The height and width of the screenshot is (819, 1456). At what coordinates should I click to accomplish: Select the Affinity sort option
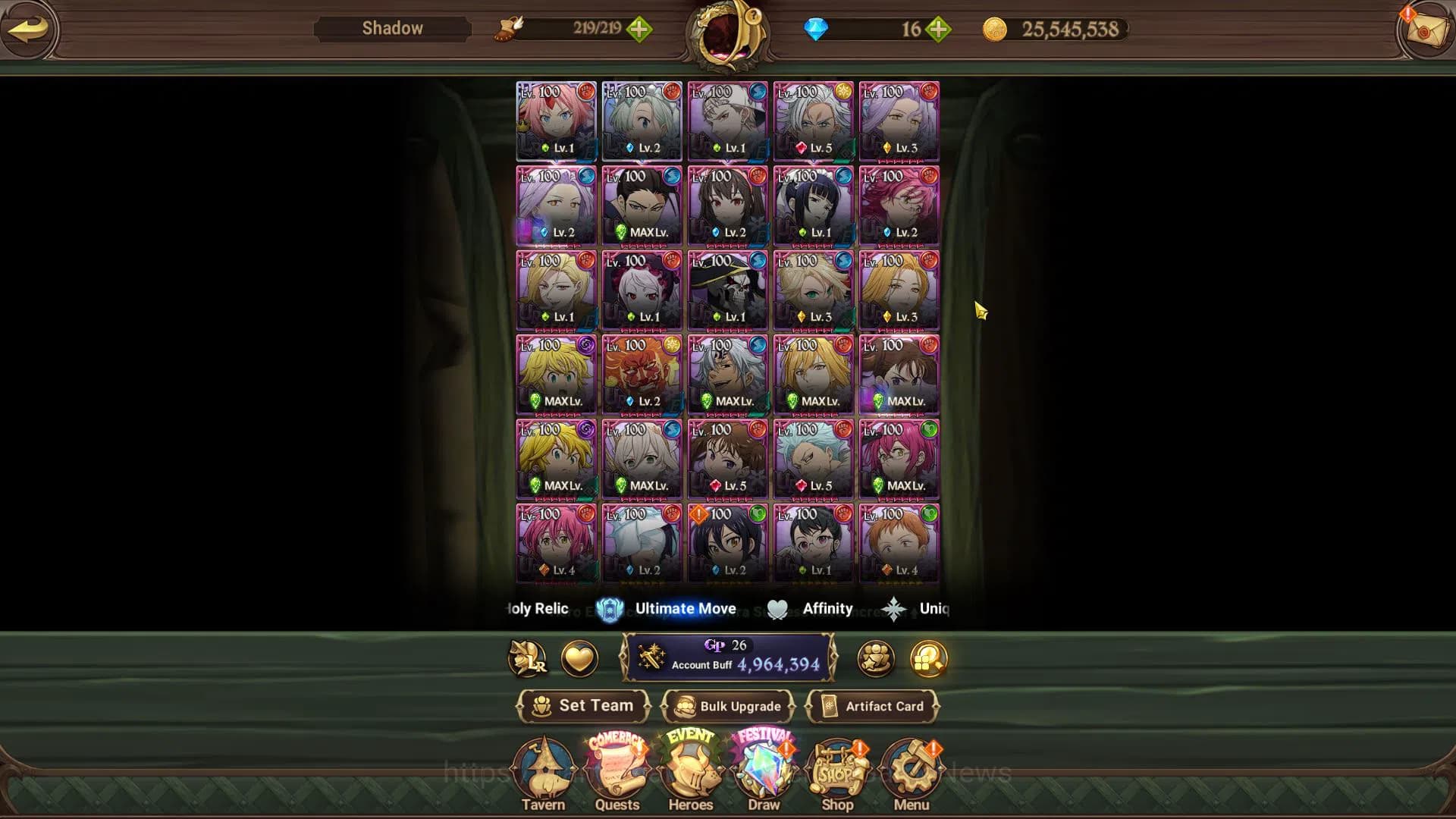point(827,607)
